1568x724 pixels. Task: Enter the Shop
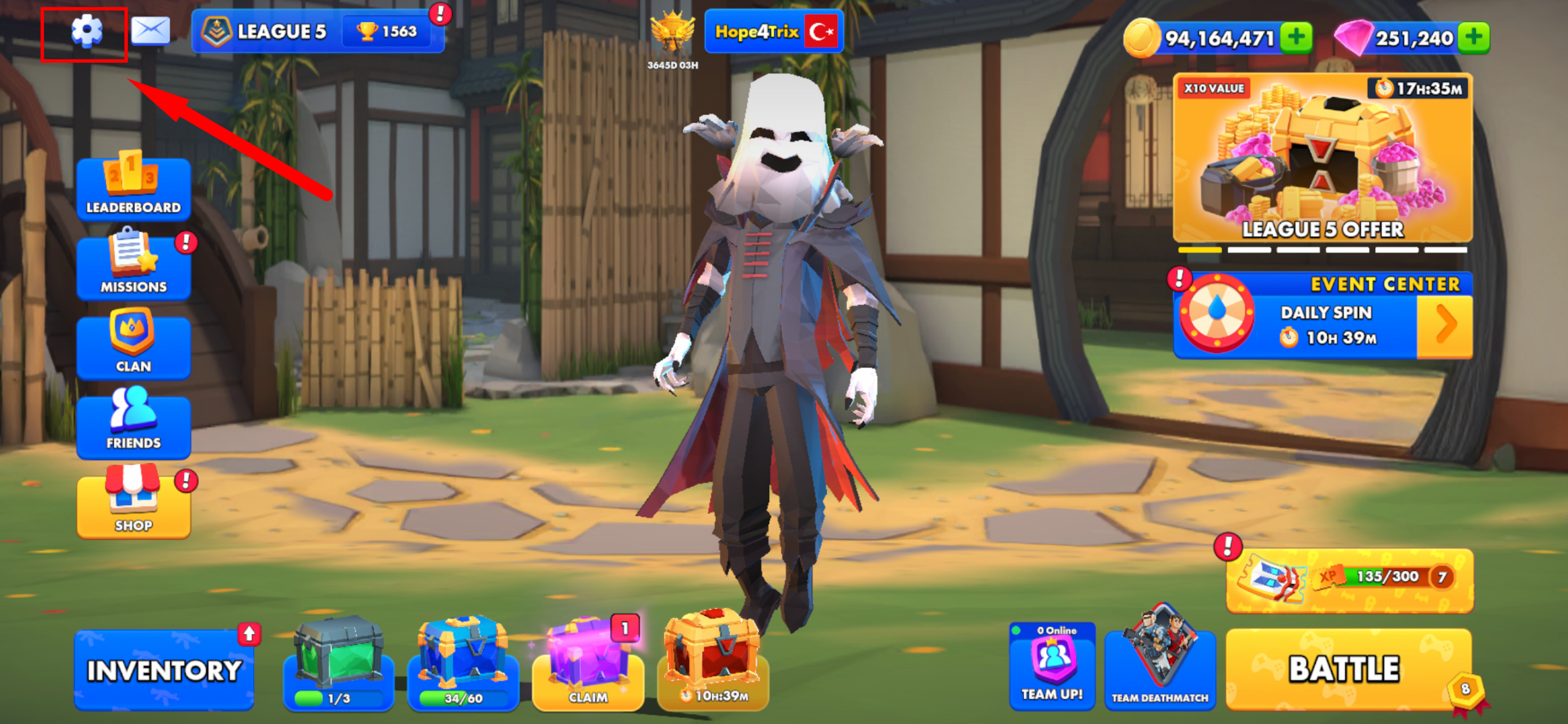pos(133,504)
